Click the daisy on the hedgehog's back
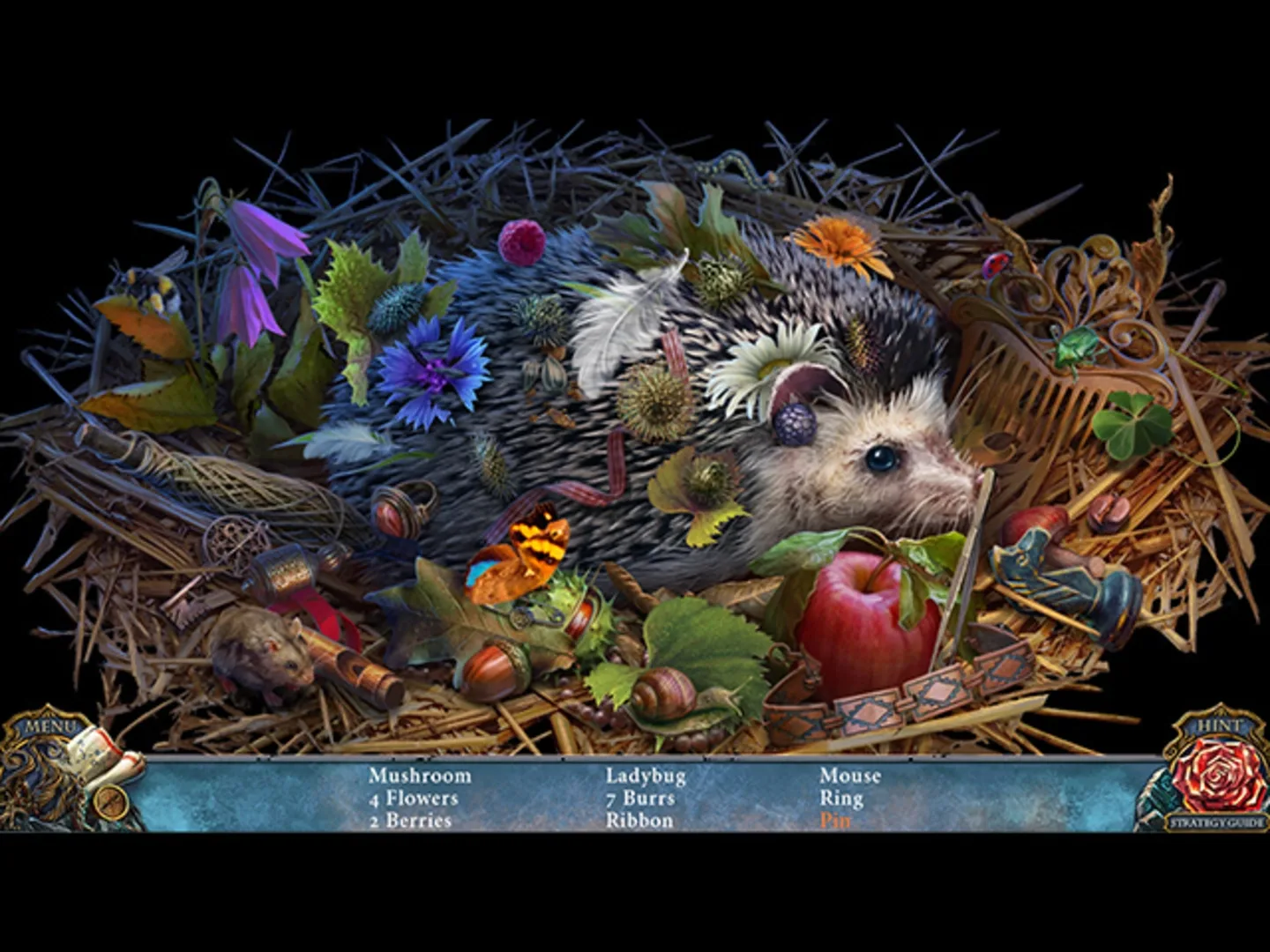The width and height of the screenshot is (1270, 952). coord(772,366)
